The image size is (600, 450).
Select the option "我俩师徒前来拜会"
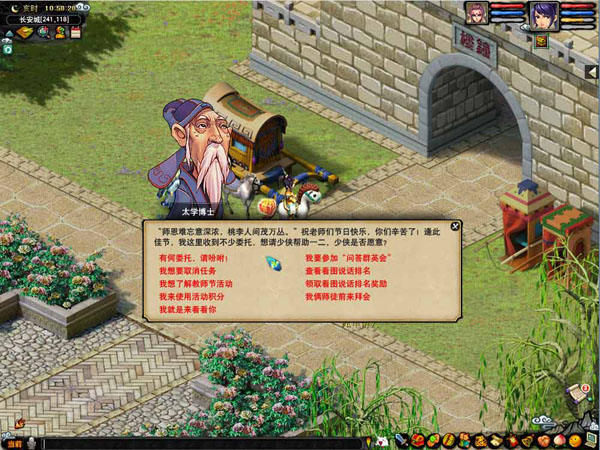tap(337, 297)
